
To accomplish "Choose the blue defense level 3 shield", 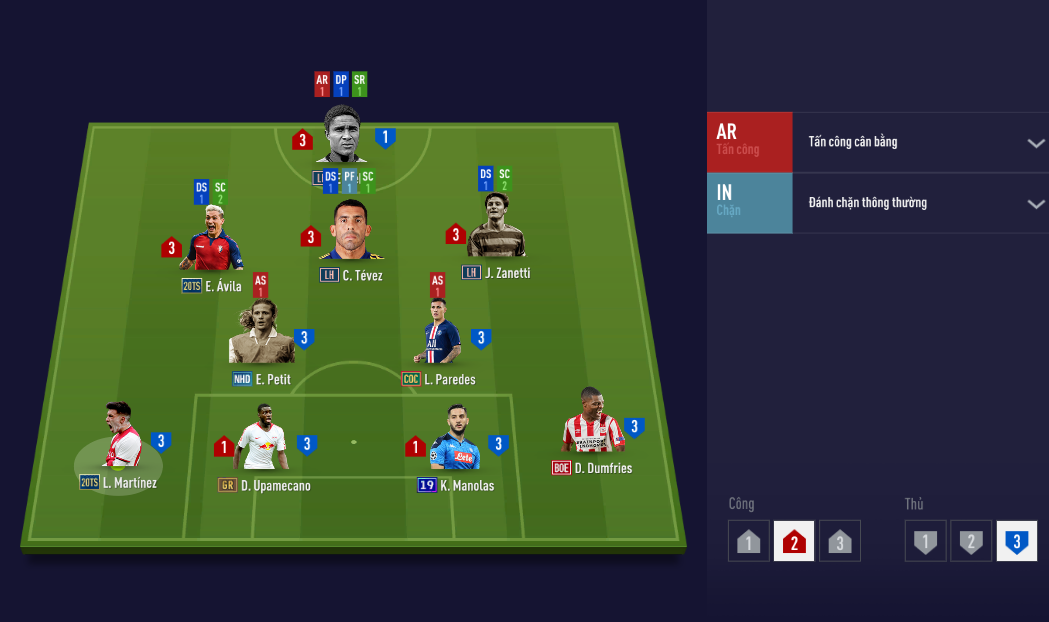I will coord(1017,542).
